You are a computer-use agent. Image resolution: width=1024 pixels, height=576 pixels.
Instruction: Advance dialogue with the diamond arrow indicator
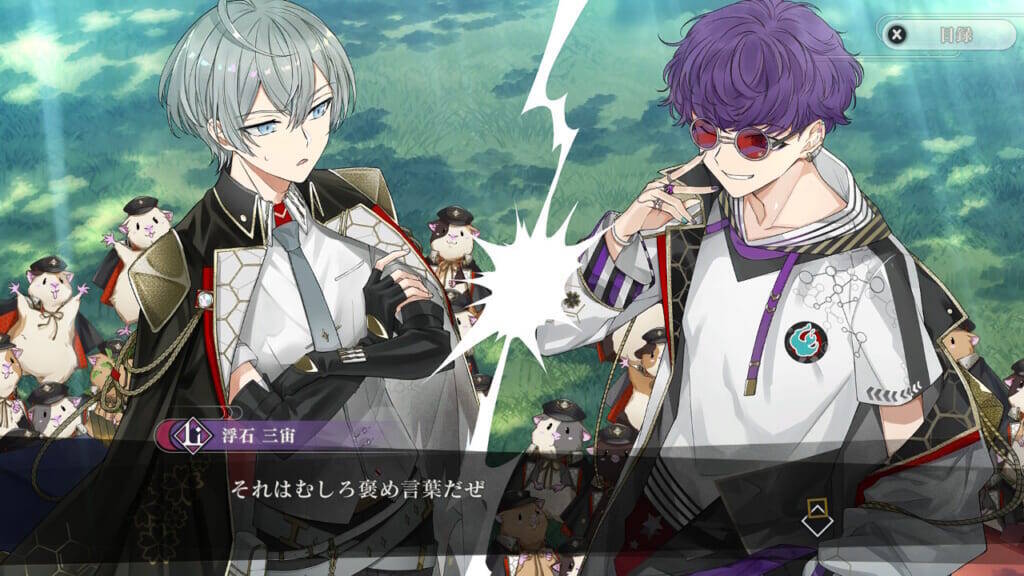(817, 518)
